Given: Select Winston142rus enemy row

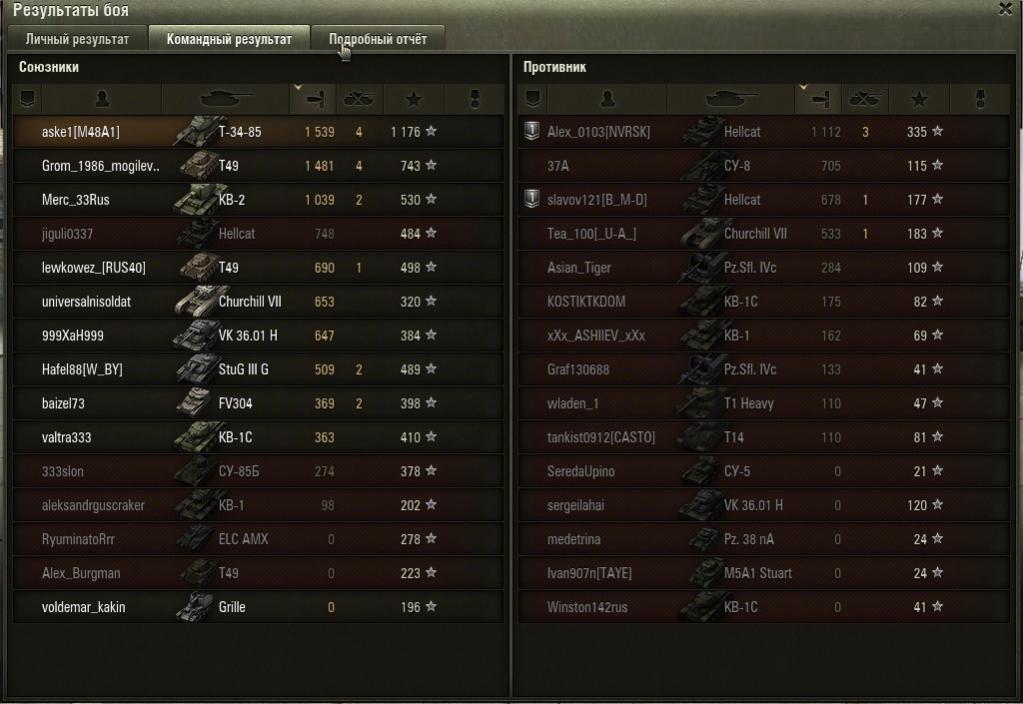Looking at the screenshot, I should point(765,607).
